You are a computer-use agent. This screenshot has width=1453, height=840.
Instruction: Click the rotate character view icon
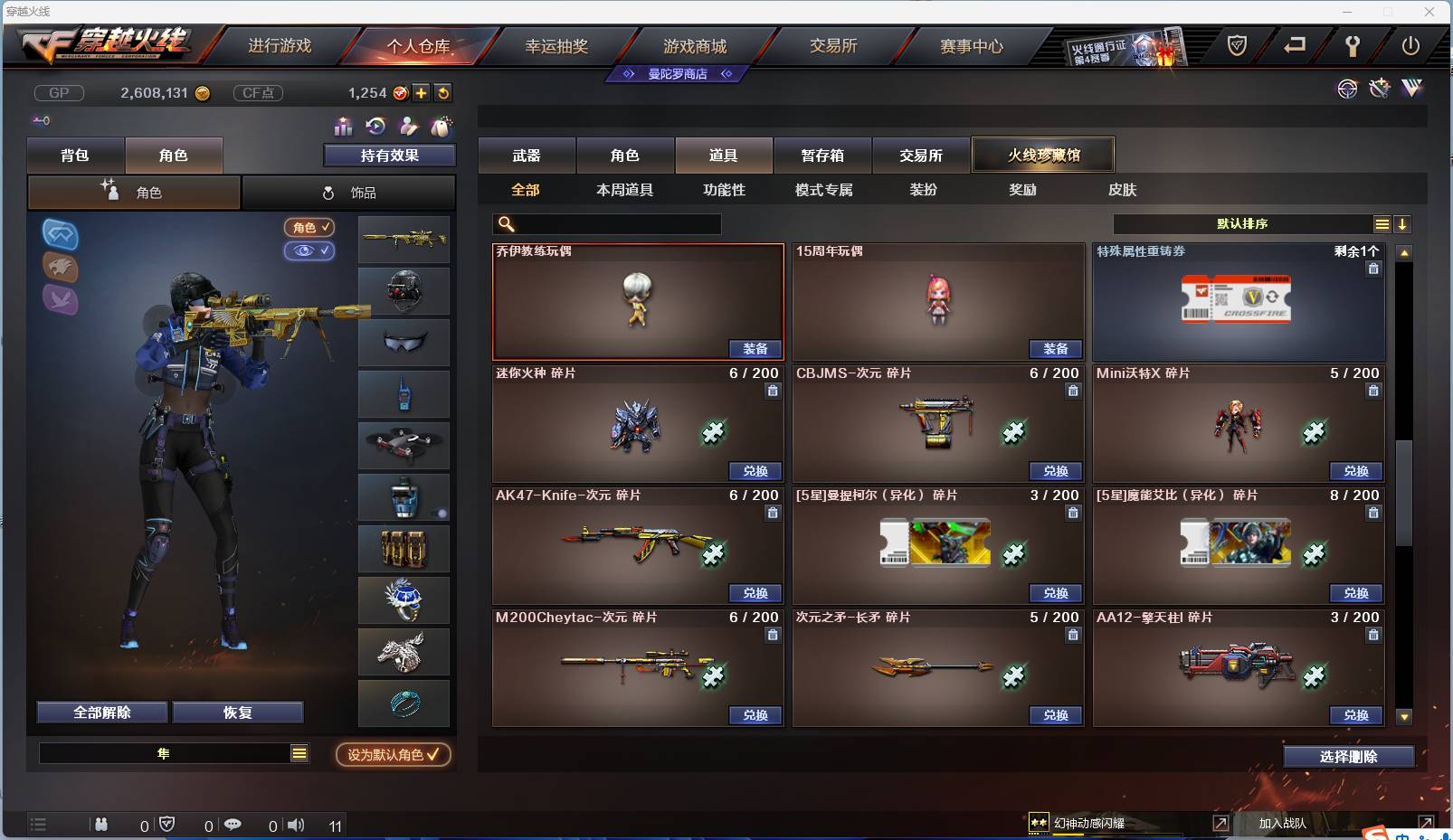375,127
